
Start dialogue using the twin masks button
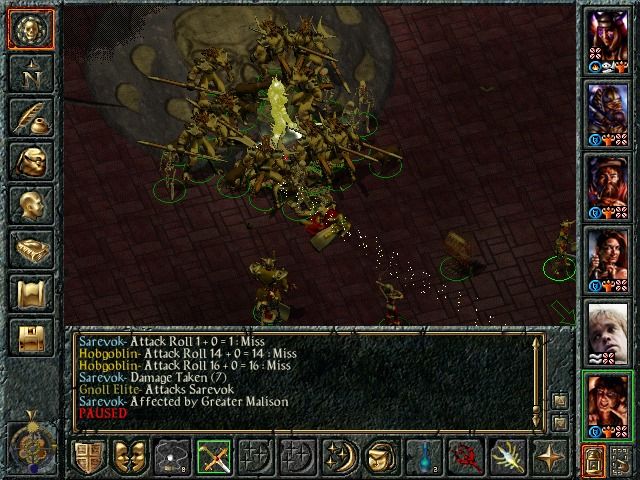tap(129, 456)
